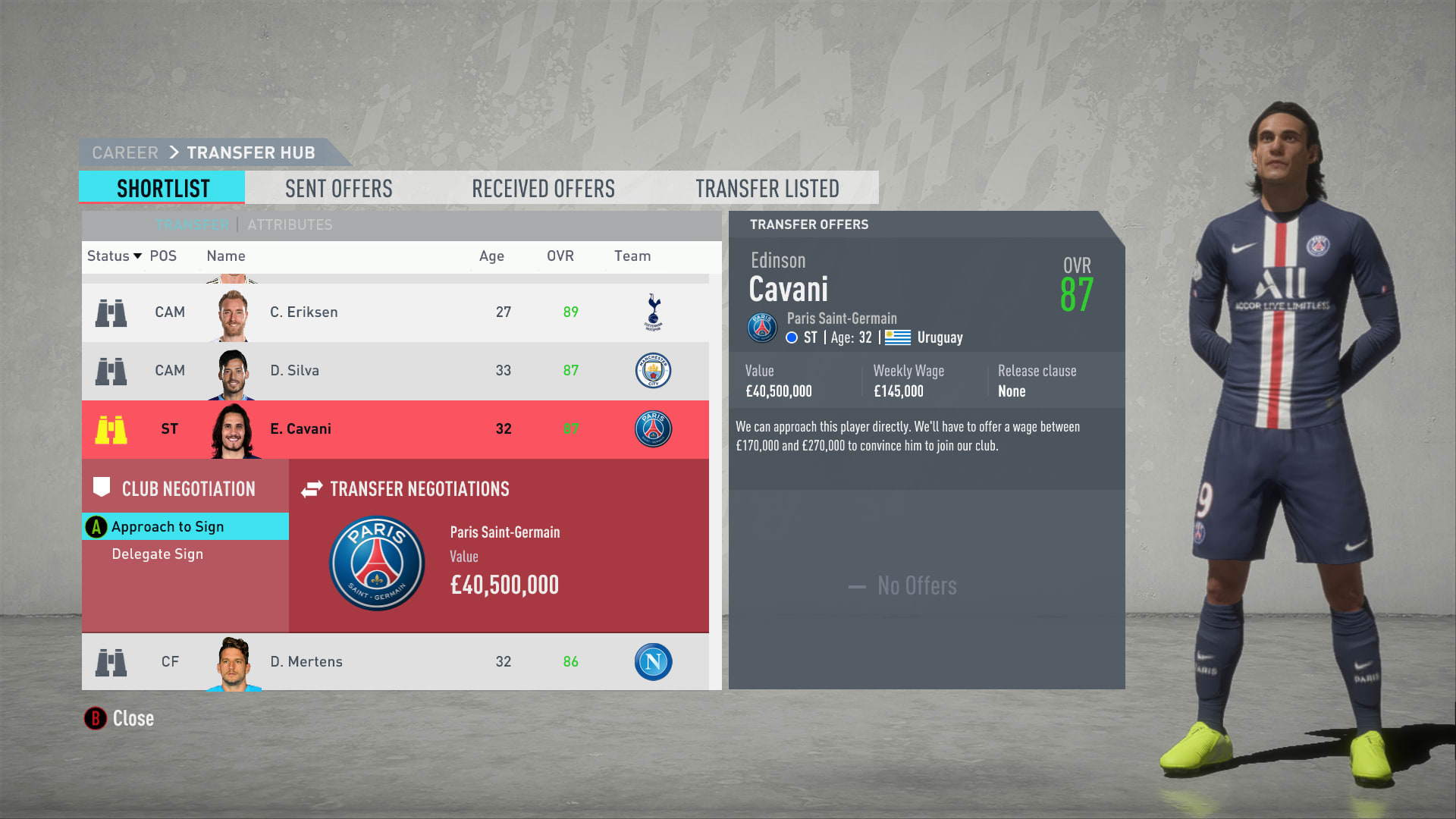
Task: Go to the Received Offers tab
Action: [543, 188]
